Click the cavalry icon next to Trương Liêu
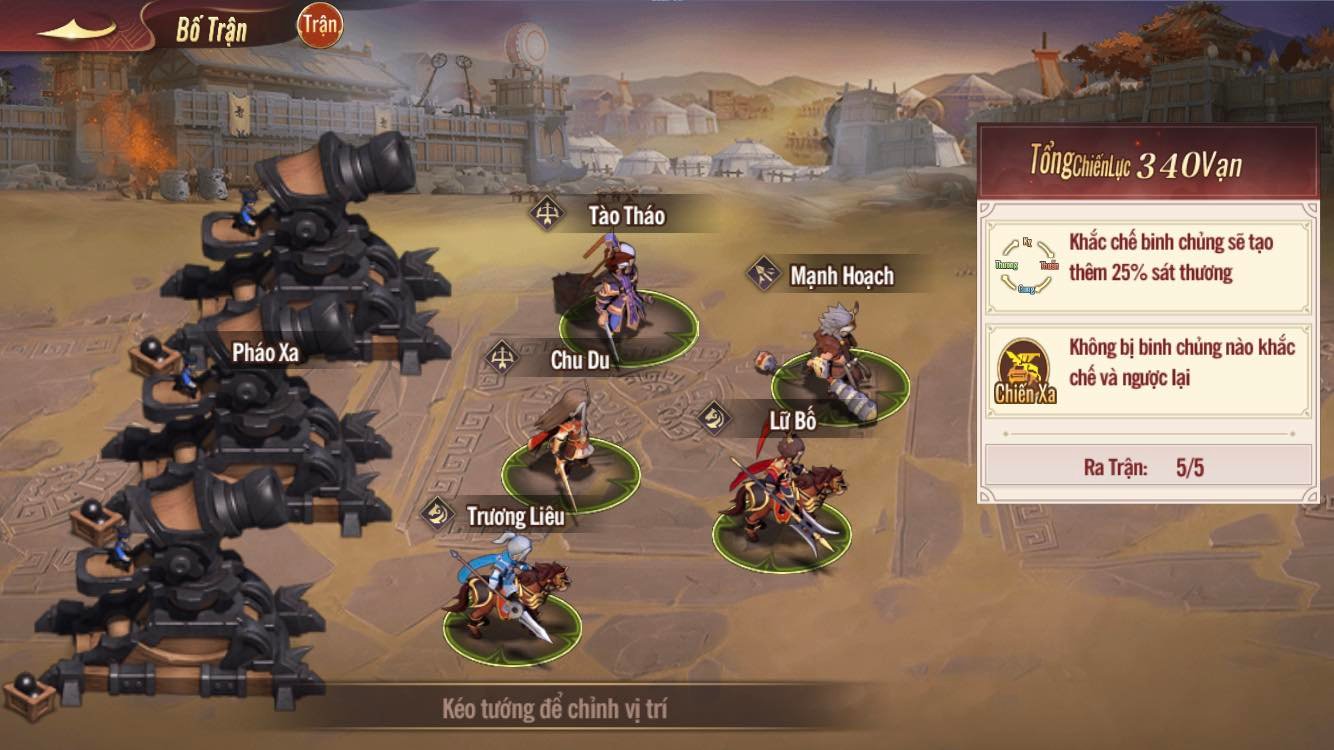 tap(436, 512)
